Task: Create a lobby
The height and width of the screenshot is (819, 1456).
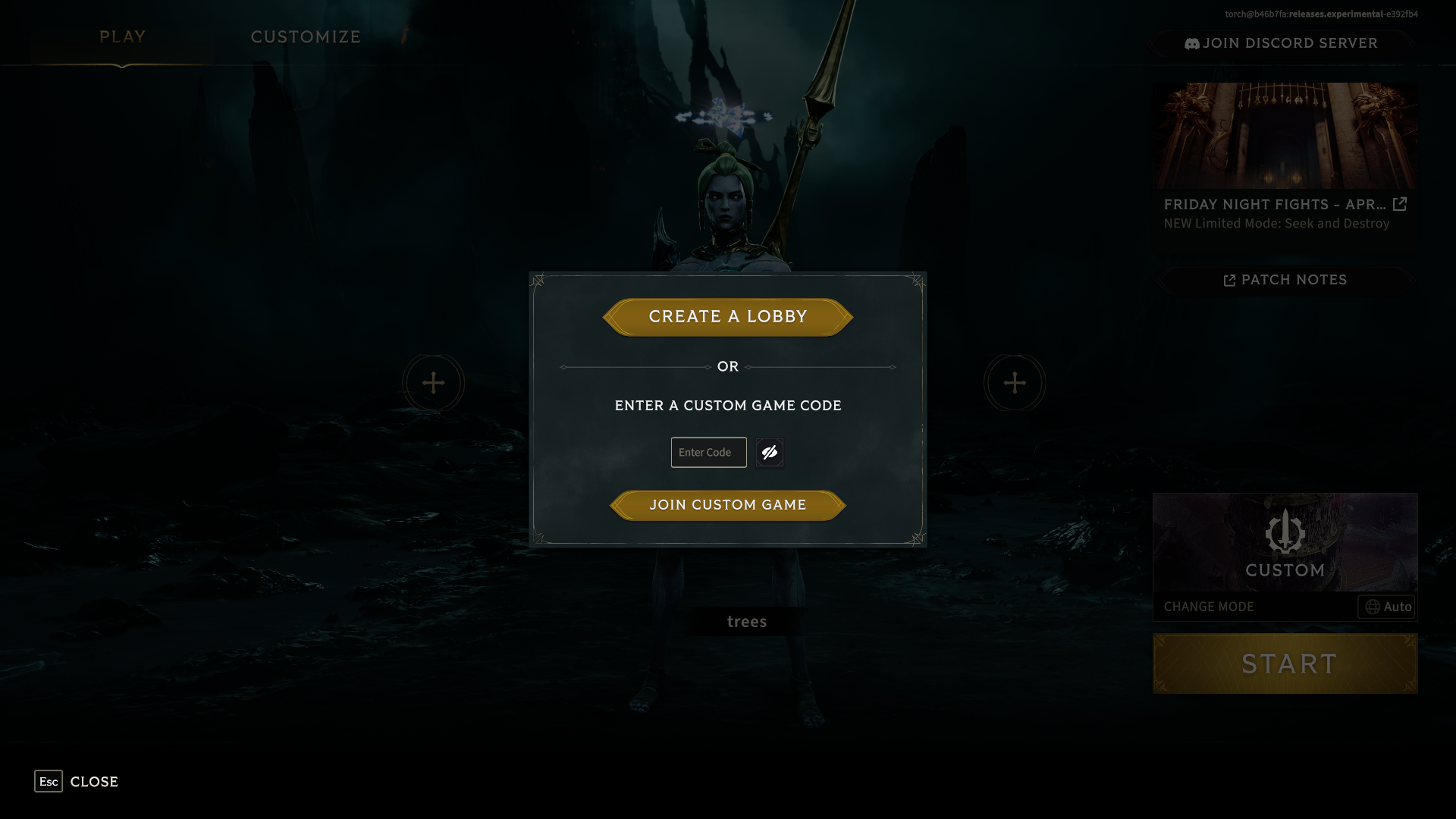Action: 728,317
